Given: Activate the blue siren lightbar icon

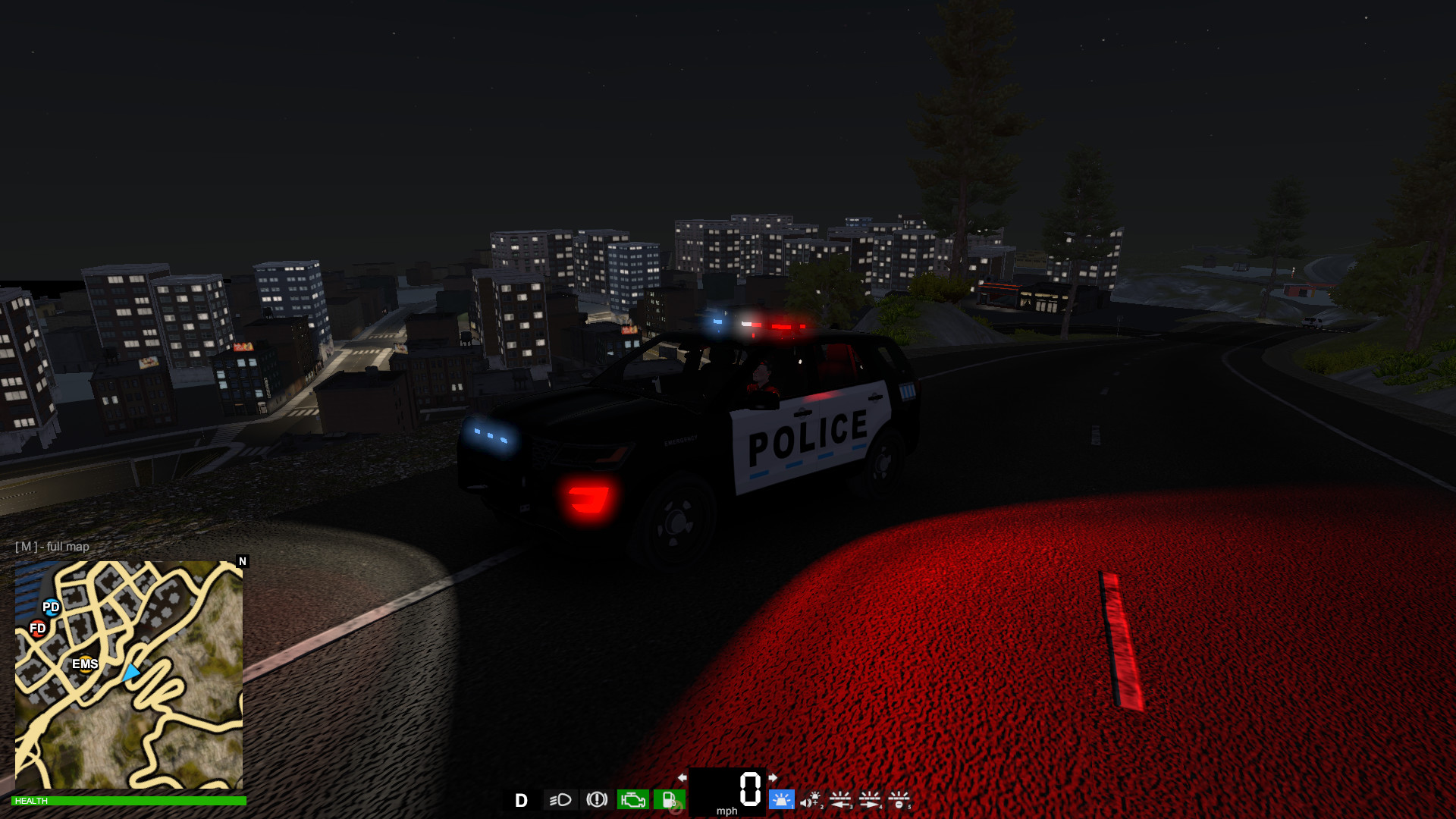Looking at the screenshot, I should tap(782, 800).
